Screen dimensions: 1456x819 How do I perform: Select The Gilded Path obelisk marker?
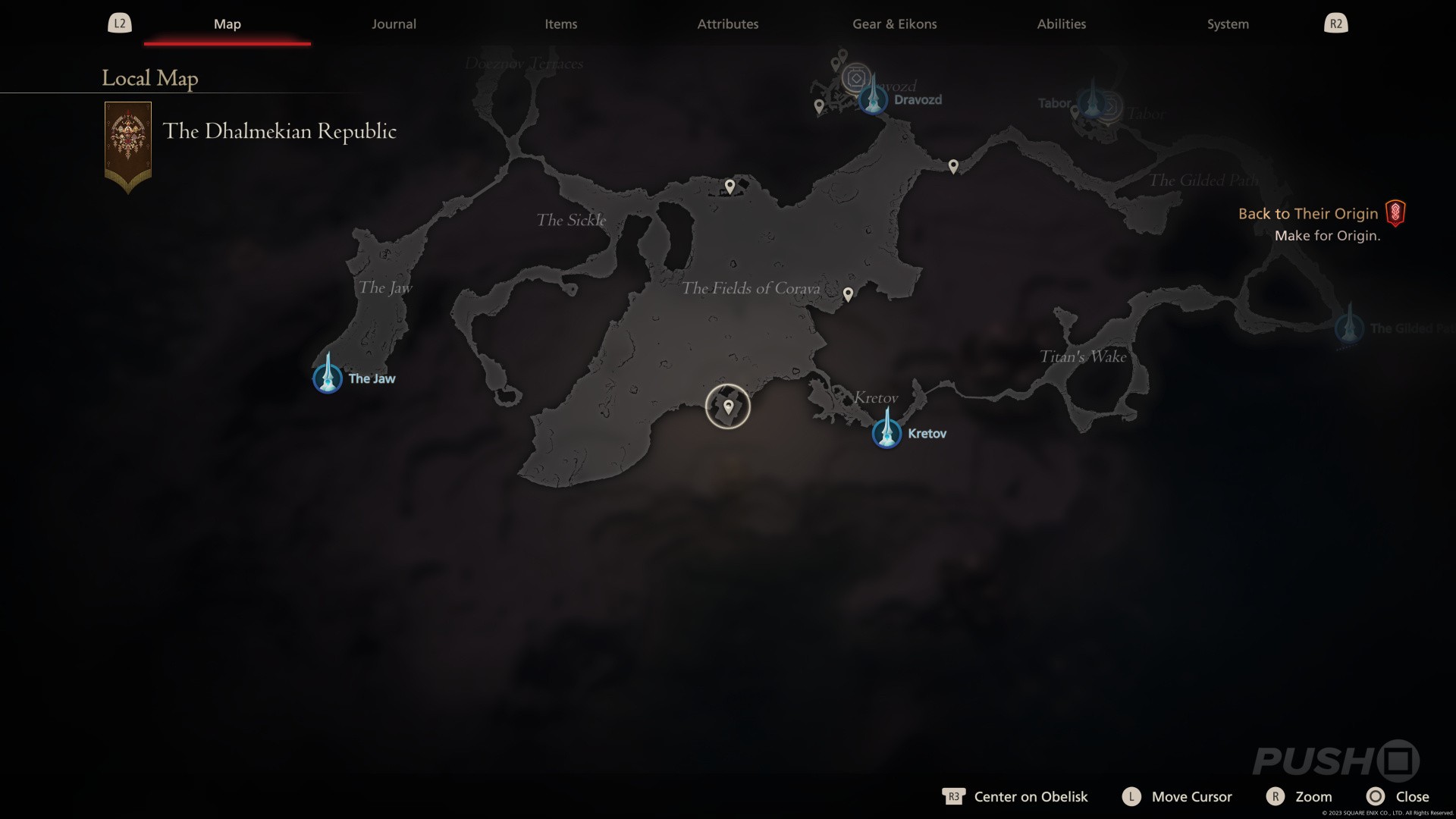click(x=1349, y=326)
